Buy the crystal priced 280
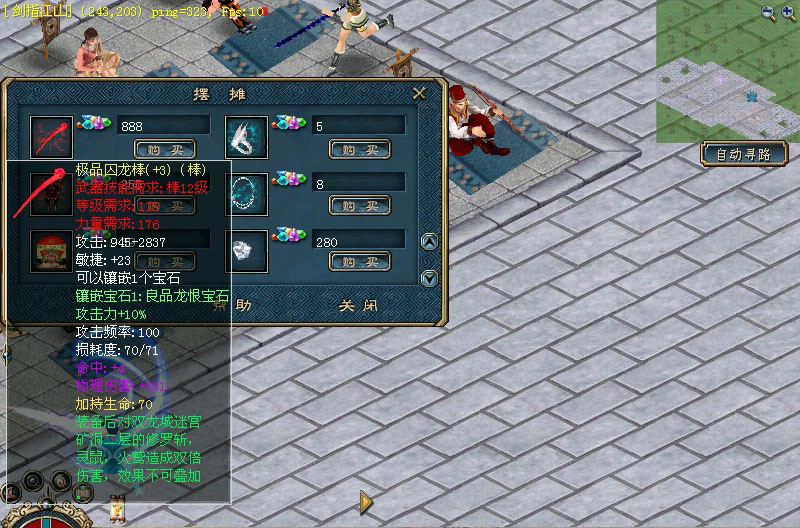 pyautogui.click(x=359, y=262)
